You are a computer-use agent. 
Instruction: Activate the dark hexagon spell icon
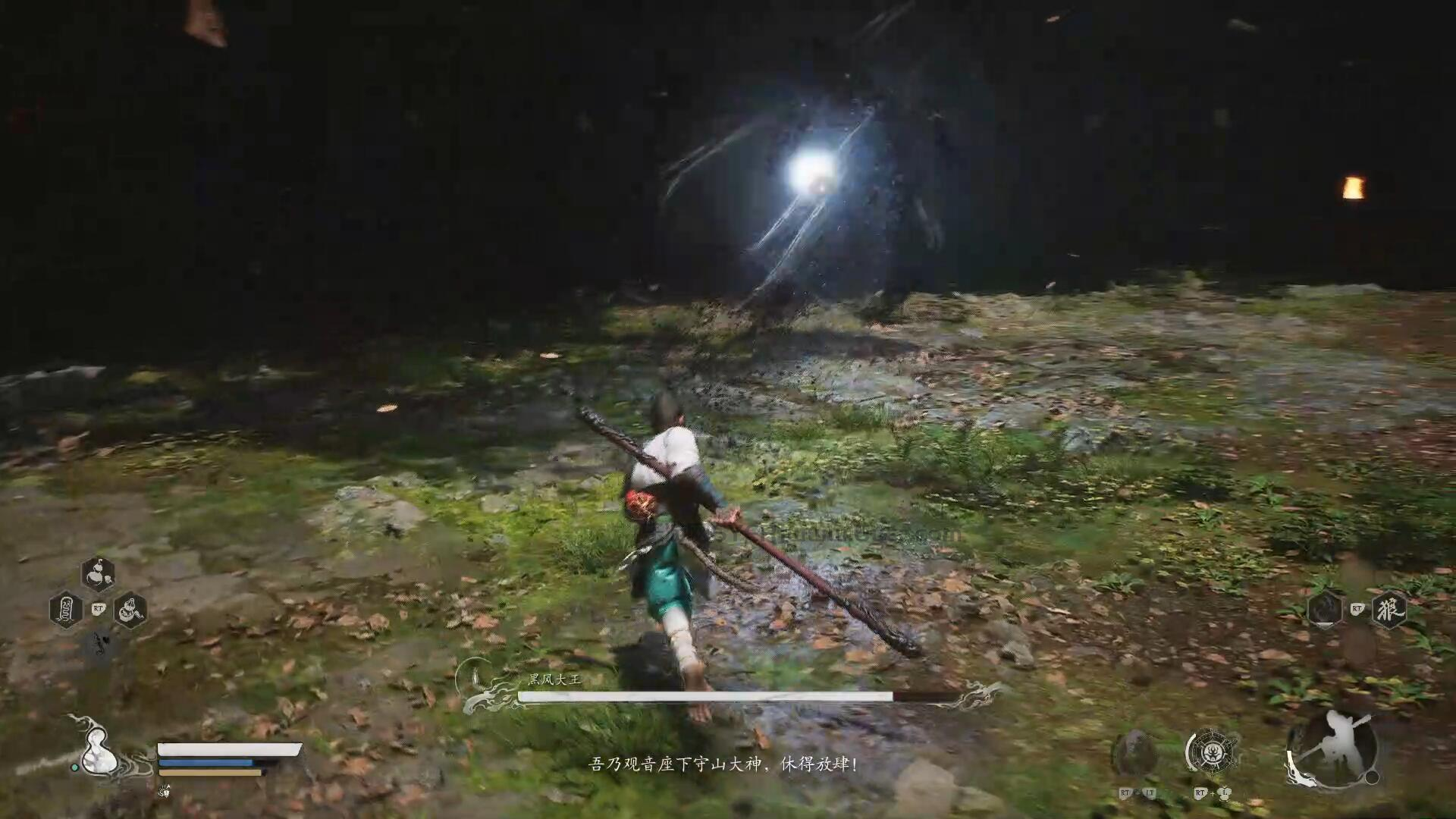pos(1325,609)
